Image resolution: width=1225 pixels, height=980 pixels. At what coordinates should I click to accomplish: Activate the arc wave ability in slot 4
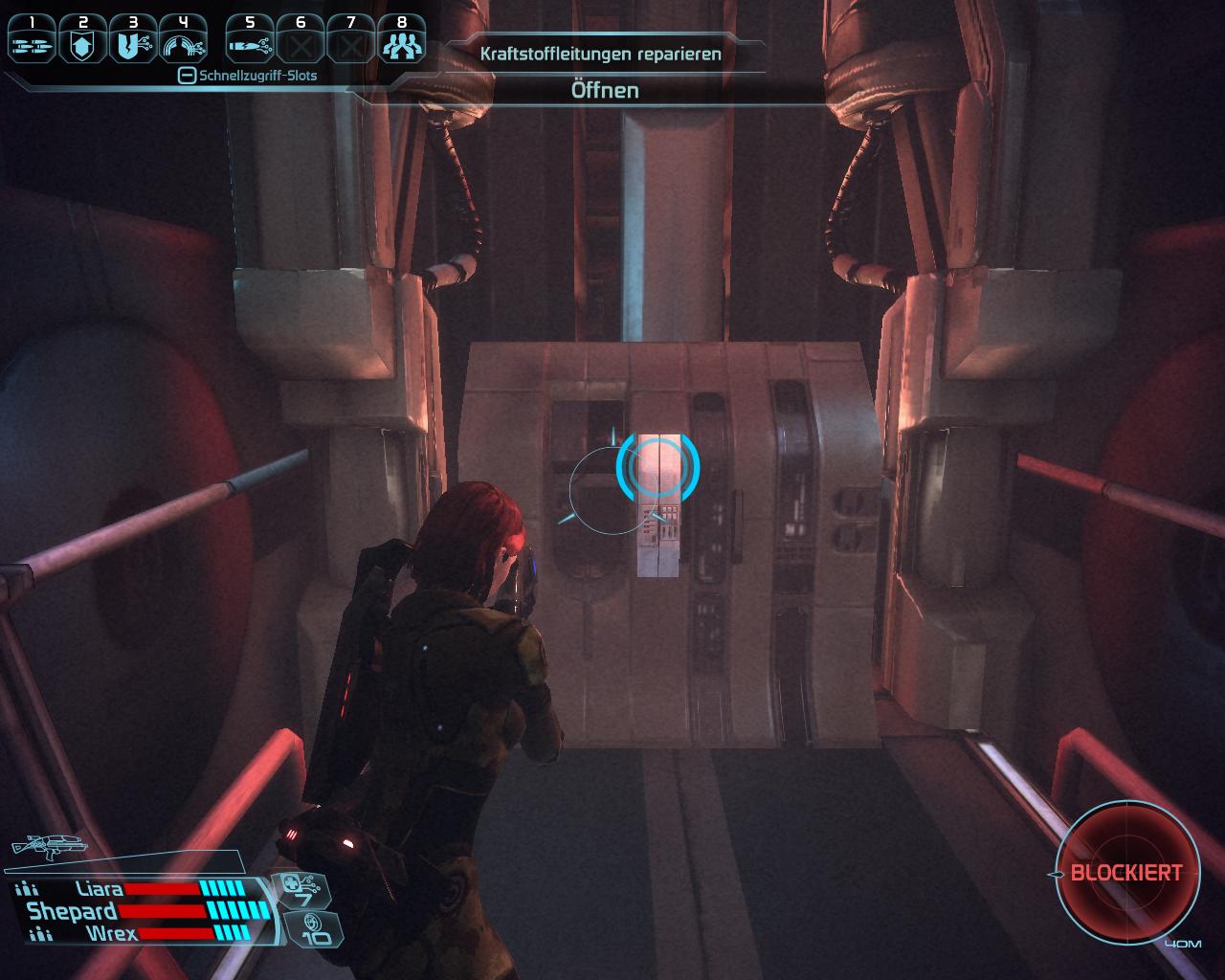coord(184,41)
